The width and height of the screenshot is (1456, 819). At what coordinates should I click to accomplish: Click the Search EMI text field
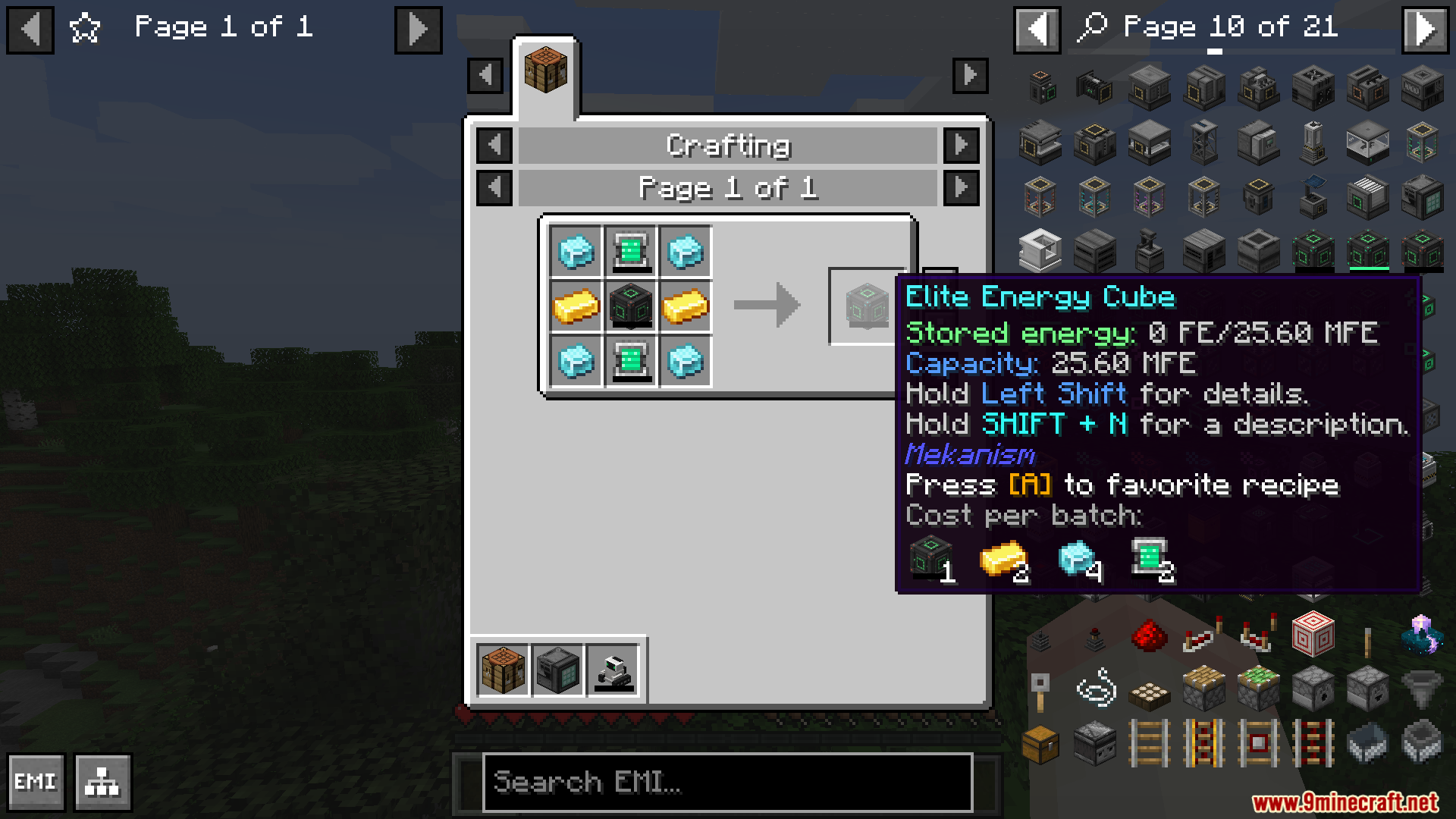click(x=726, y=783)
